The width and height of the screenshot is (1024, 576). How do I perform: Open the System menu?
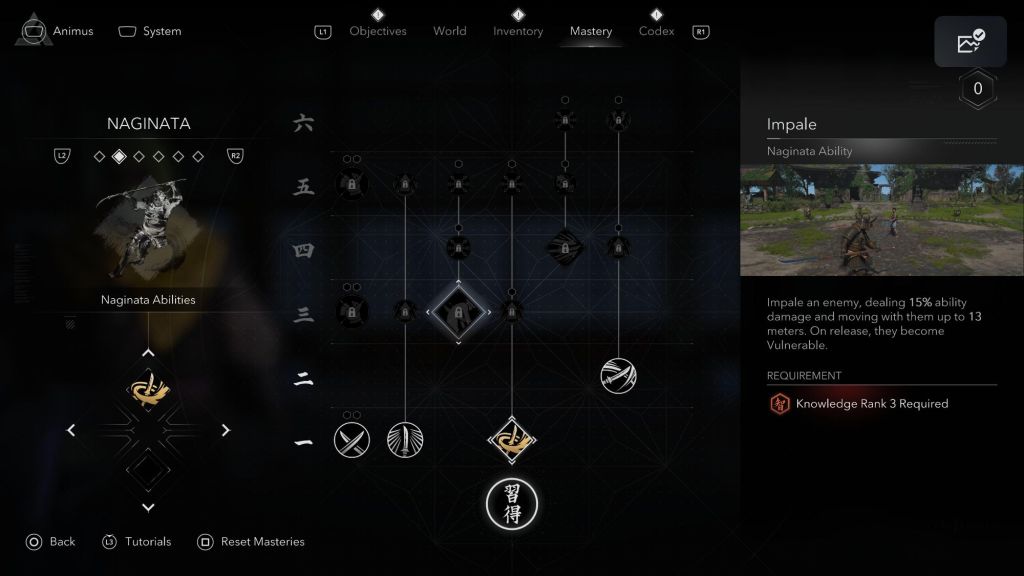[x=150, y=31]
